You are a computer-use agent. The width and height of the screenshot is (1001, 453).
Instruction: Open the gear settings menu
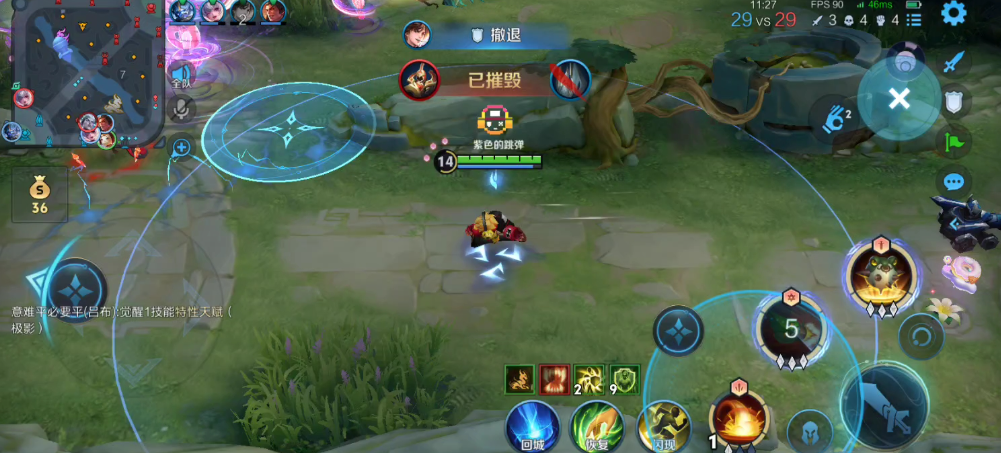coord(954,14)
